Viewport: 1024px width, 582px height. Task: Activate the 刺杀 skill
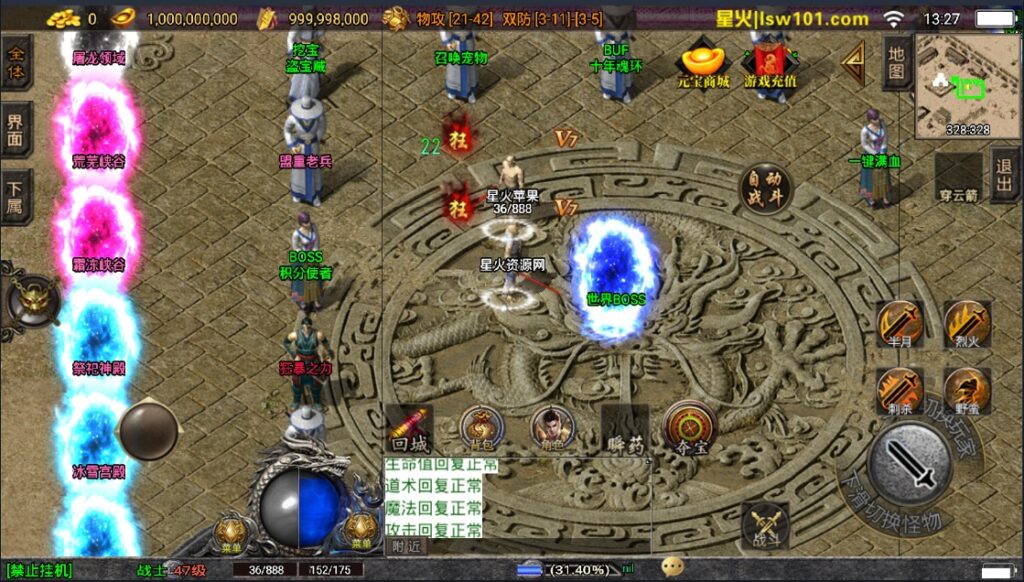tap(899, 391)
